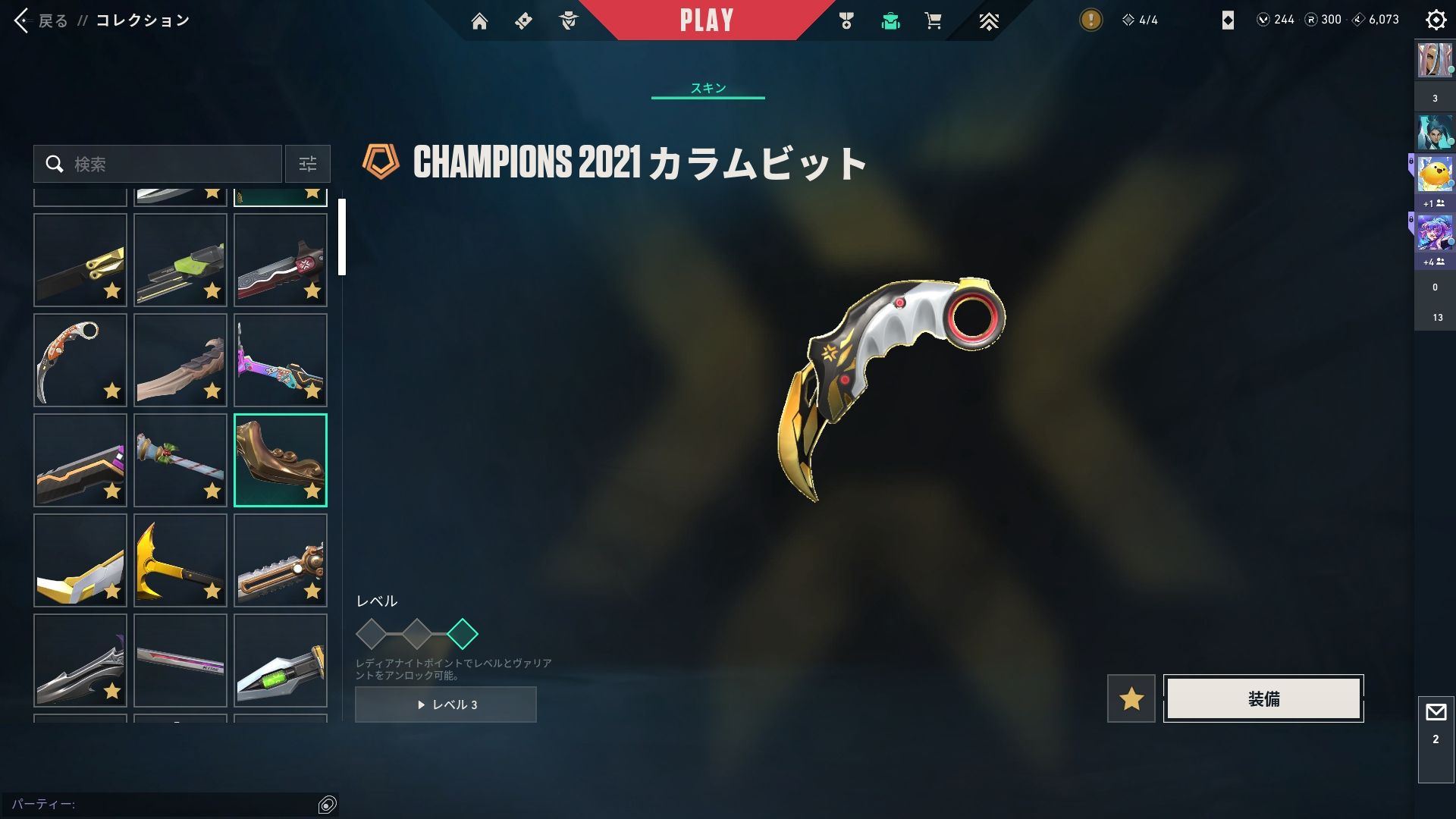Click the red PLAY button

click(706, 20)
